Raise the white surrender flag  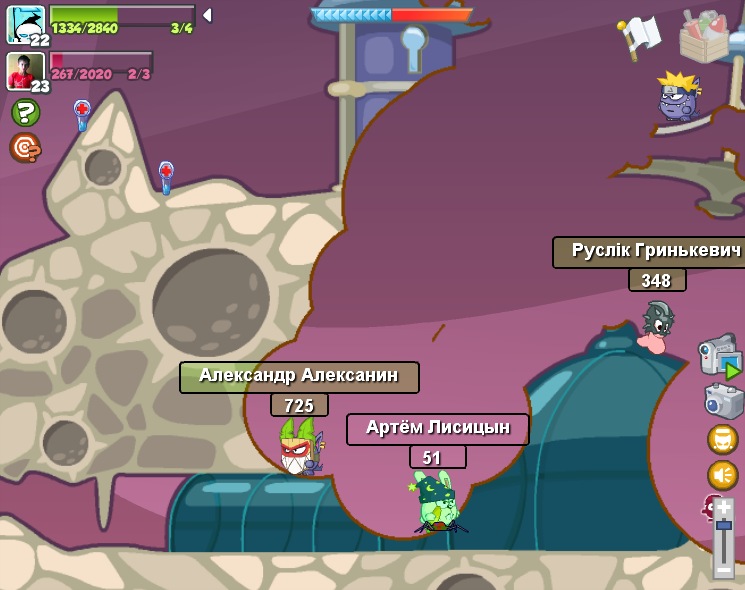pos(639,36)
